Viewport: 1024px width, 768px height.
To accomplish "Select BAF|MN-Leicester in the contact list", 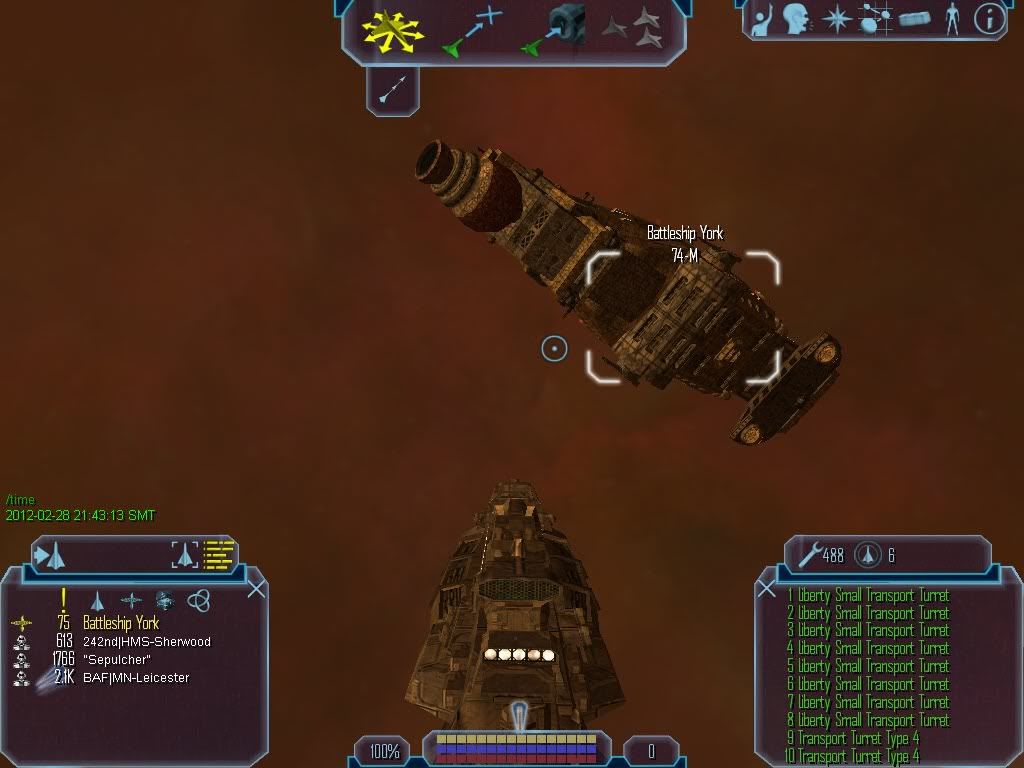I will tap(136, 678).
